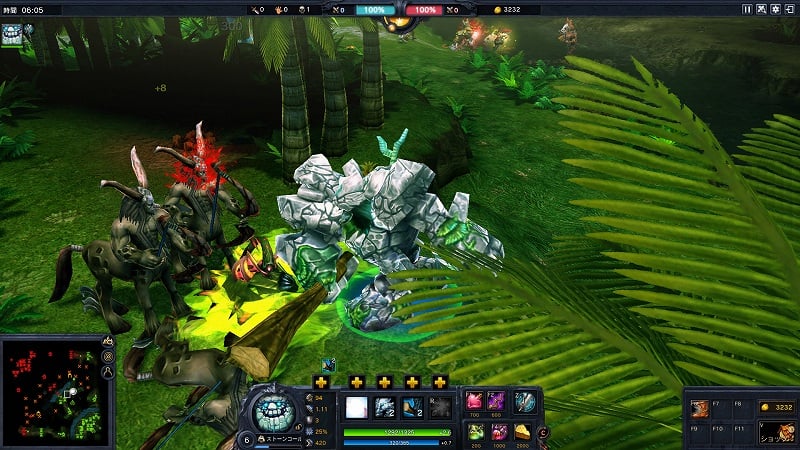This screenshot has width=800, height=450.
Task: Use the rock-throw second ability
Action: coord(385,407)
